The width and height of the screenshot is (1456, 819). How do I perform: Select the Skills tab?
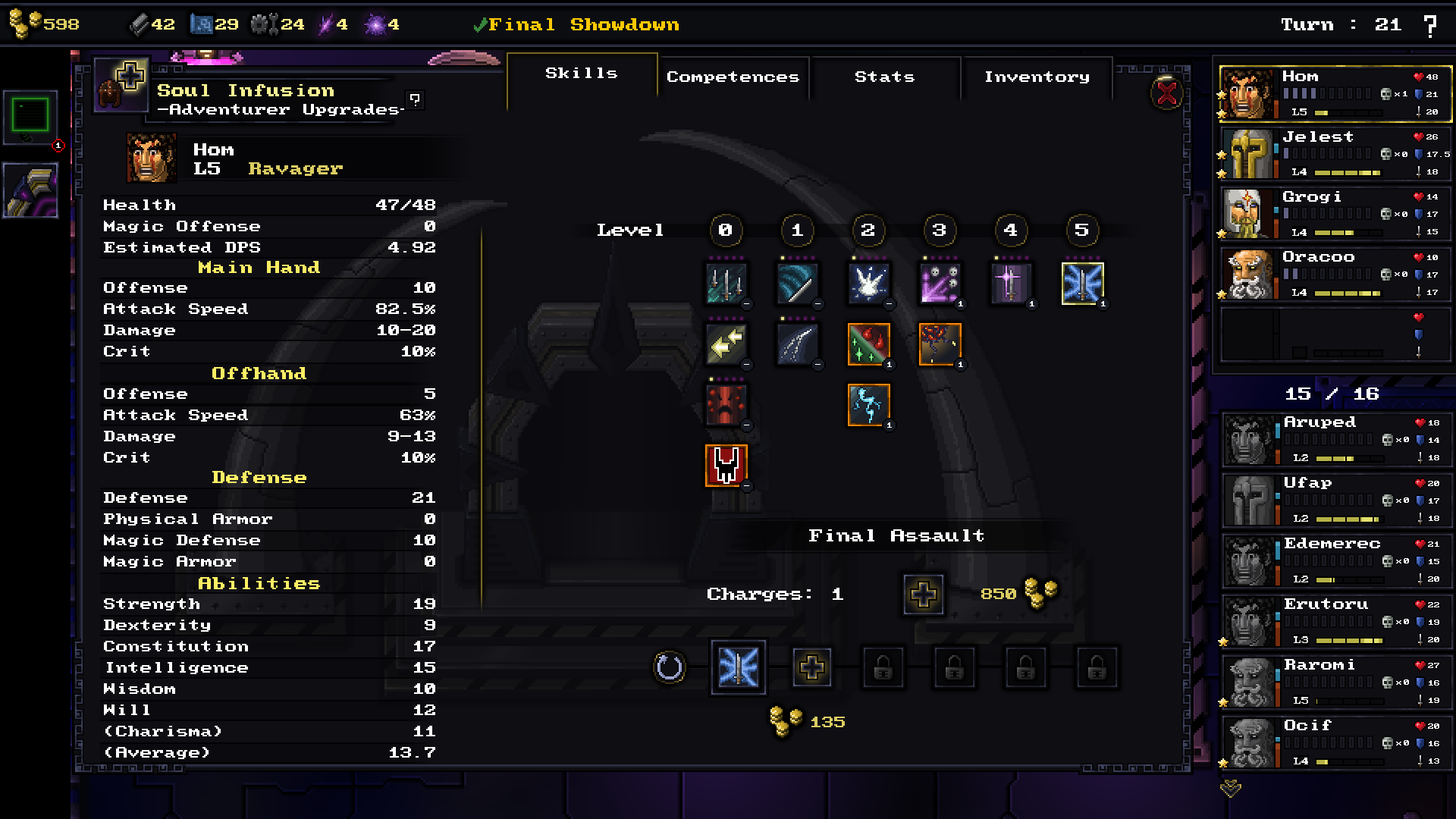[582, 74]
